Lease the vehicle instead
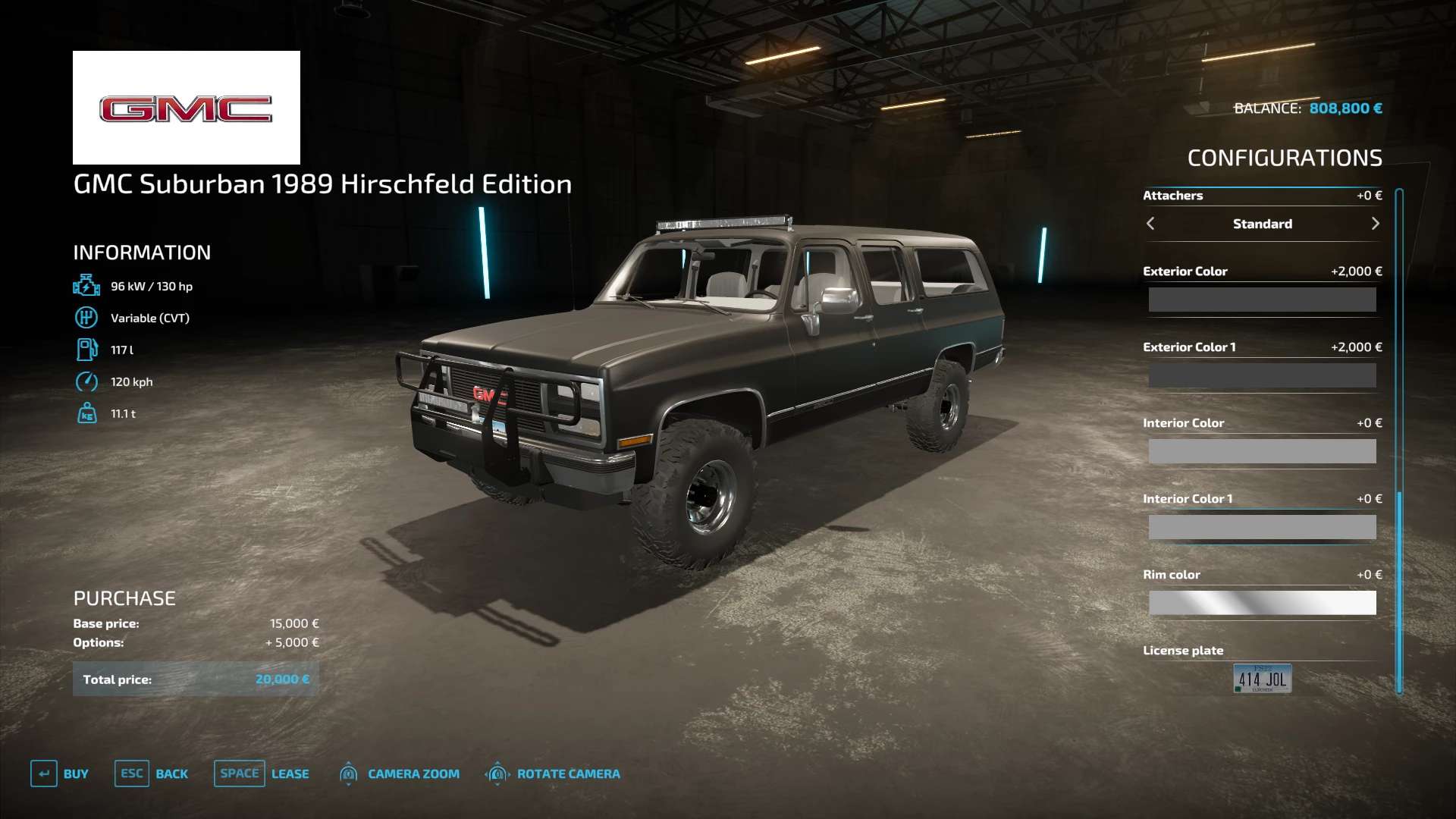This screenshot has width=1456, height=819. 262,774
